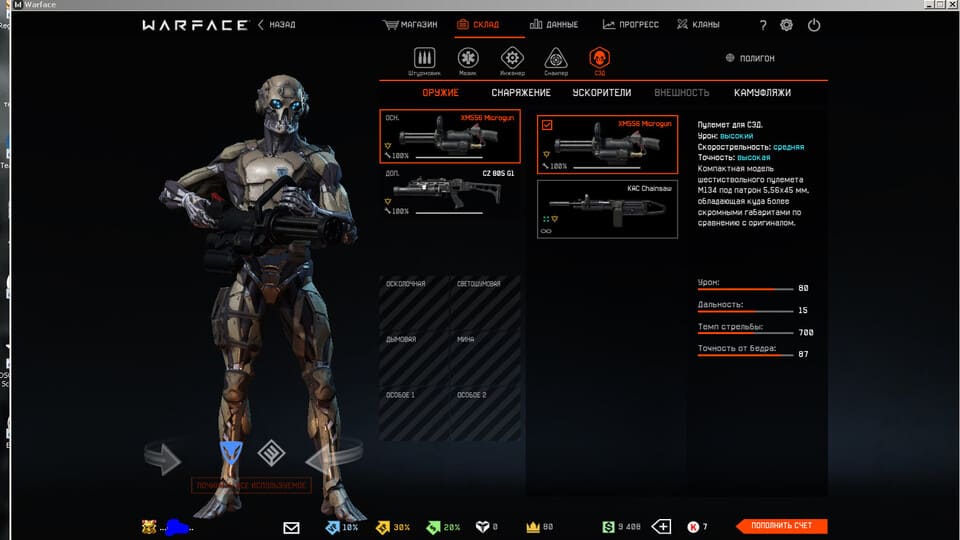Click the question mark help icon
Screen dimensions: 960x540
point(763,25)
